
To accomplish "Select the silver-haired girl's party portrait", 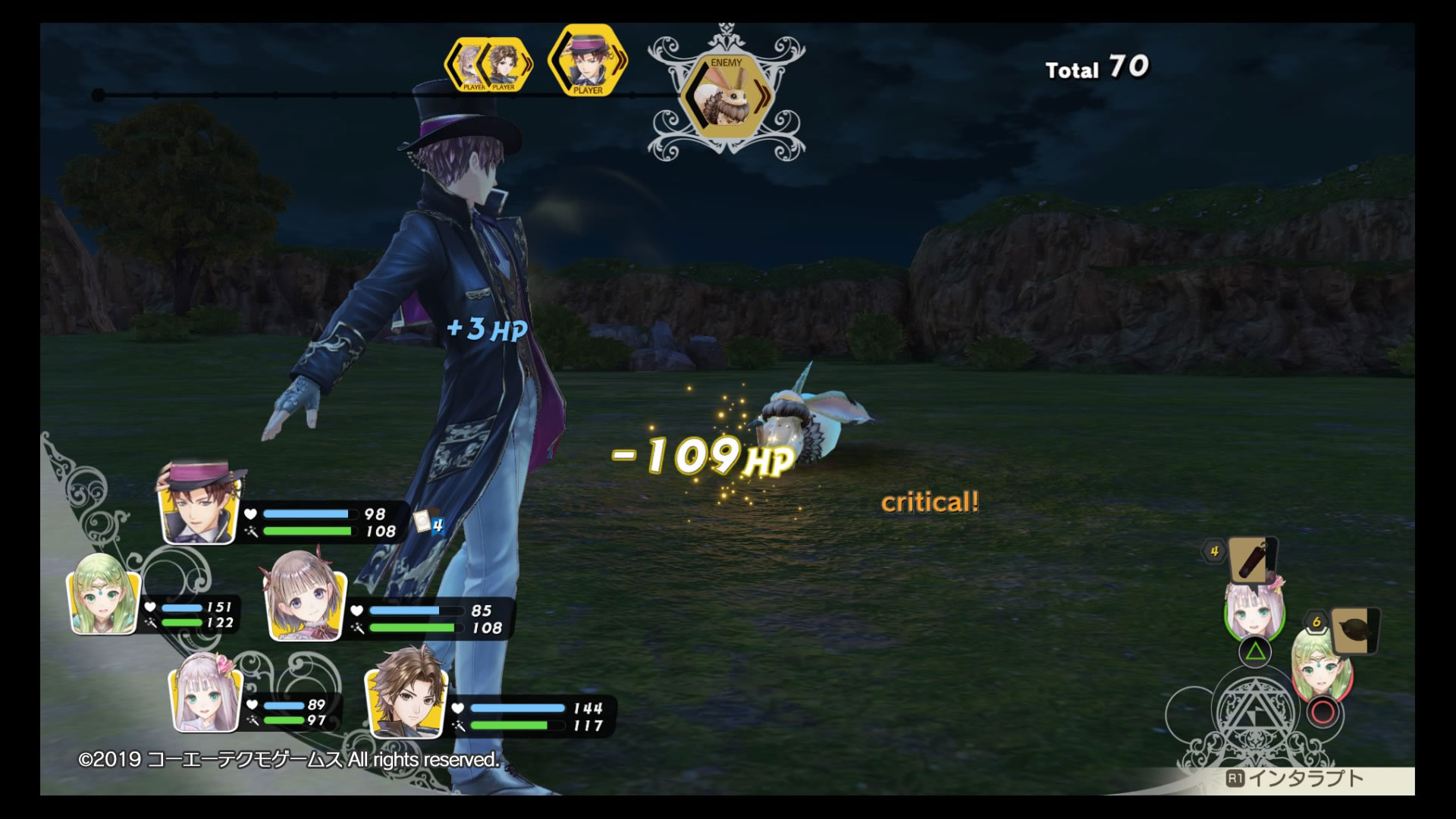I will pos(206,700).
